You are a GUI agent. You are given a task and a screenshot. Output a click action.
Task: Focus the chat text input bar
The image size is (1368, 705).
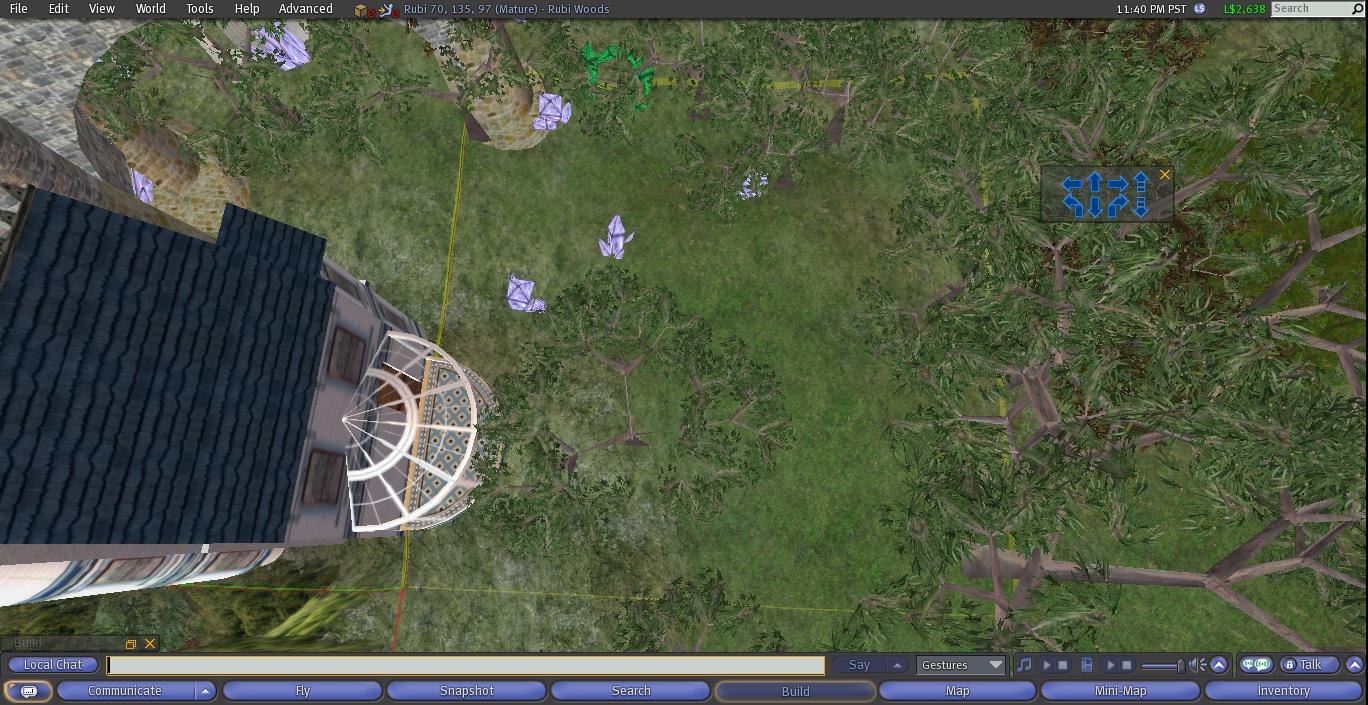[465, 665]
